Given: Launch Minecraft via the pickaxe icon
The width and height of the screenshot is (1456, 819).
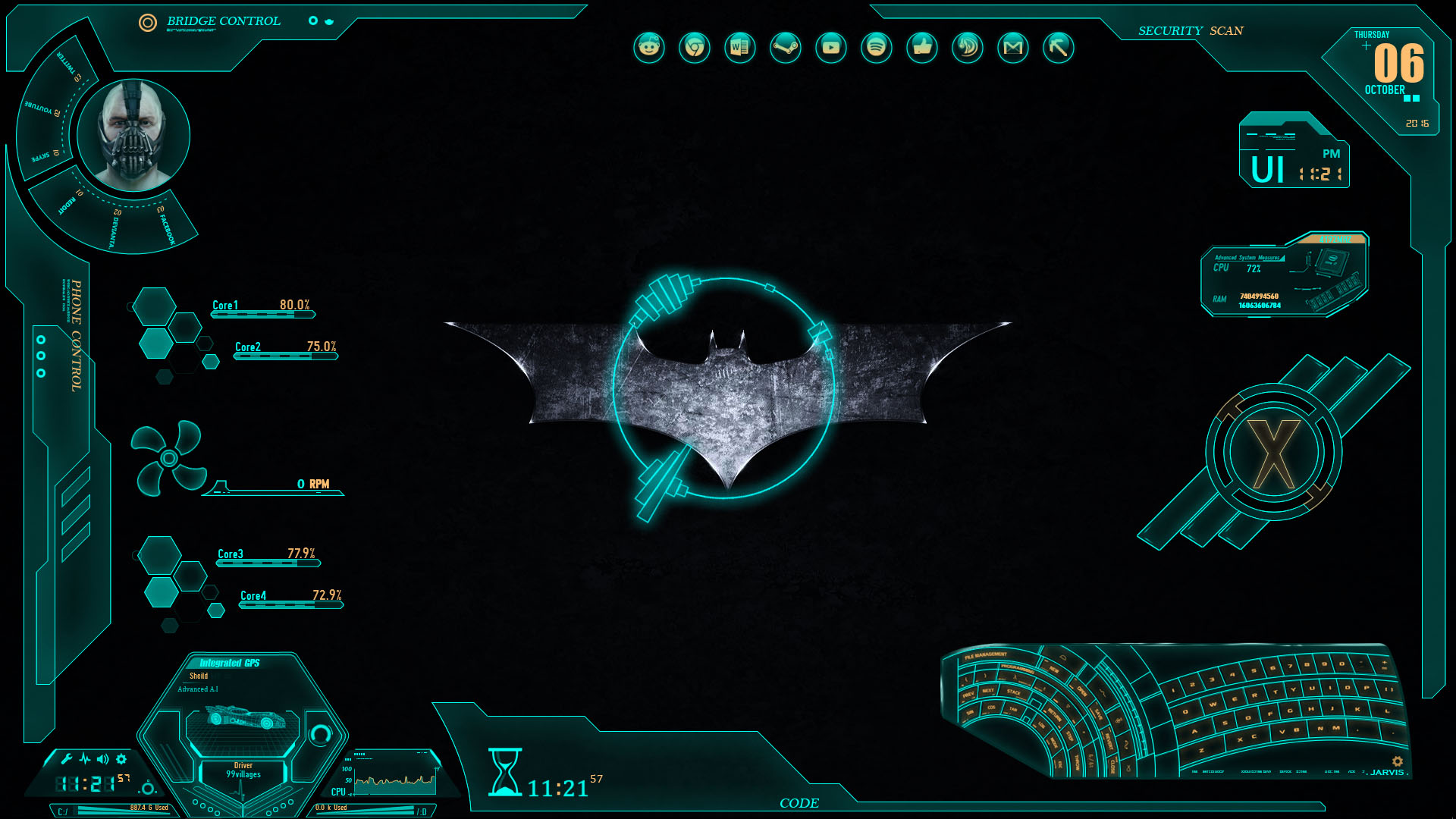Looking at the screenshot, I should tap(1059, 48).
